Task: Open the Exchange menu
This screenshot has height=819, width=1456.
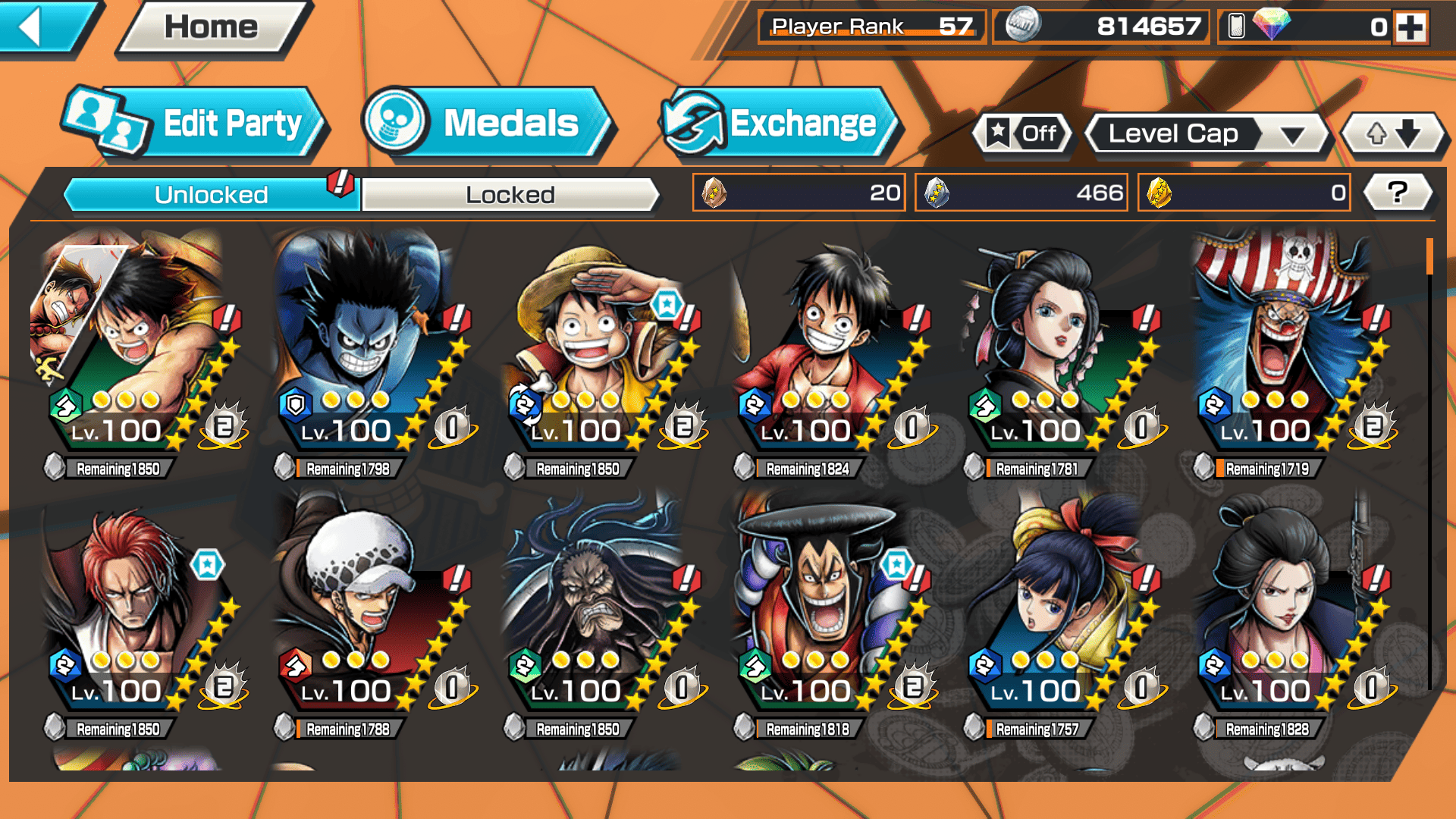Action: click(780, 124)
